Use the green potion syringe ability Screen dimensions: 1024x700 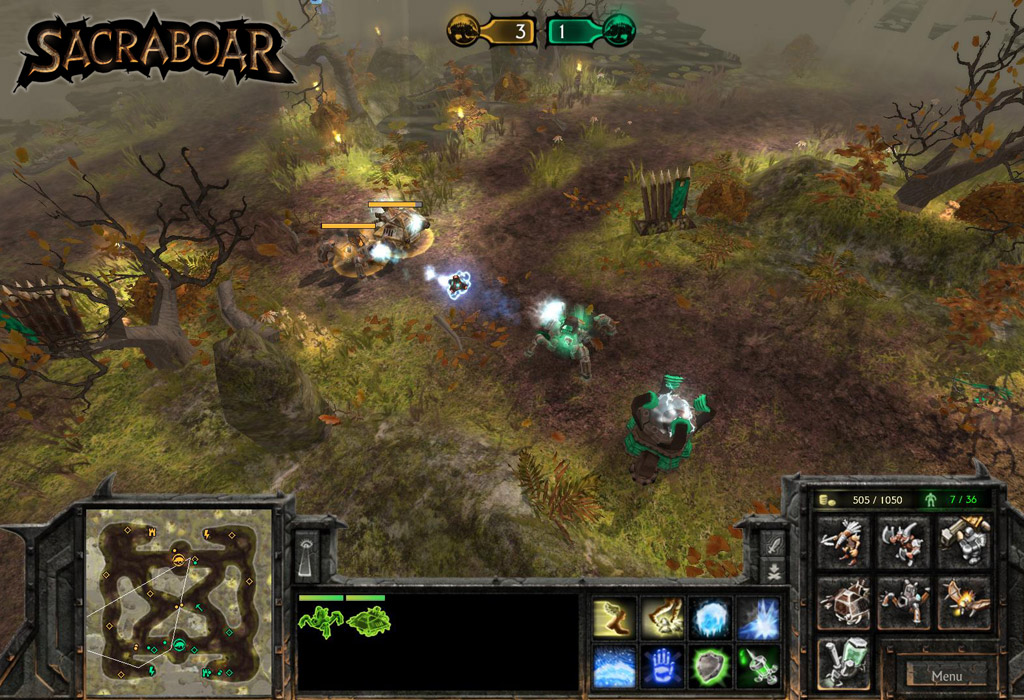click(758, 666)
